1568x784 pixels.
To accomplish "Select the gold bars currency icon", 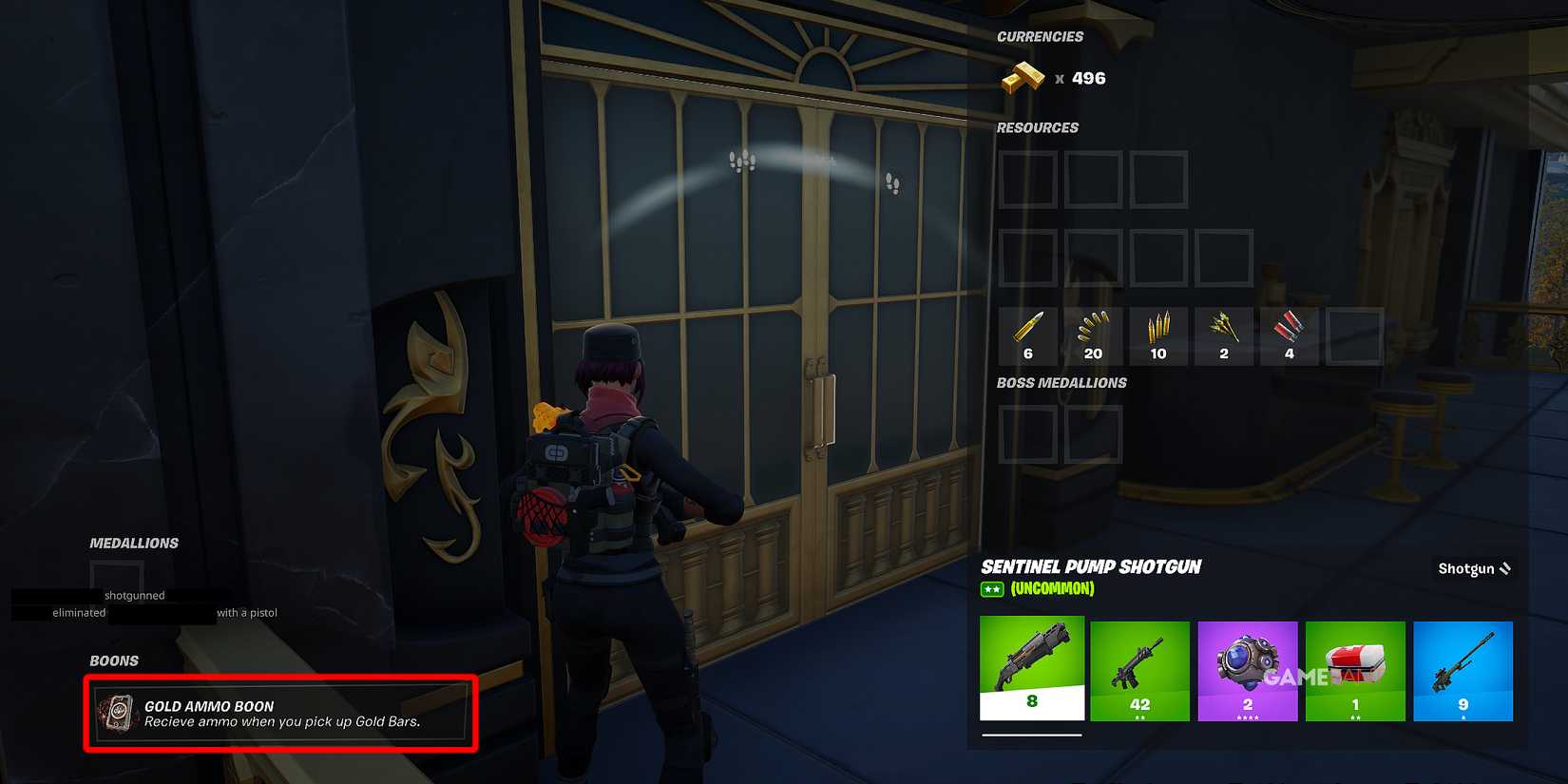I will pos(1023,77).
